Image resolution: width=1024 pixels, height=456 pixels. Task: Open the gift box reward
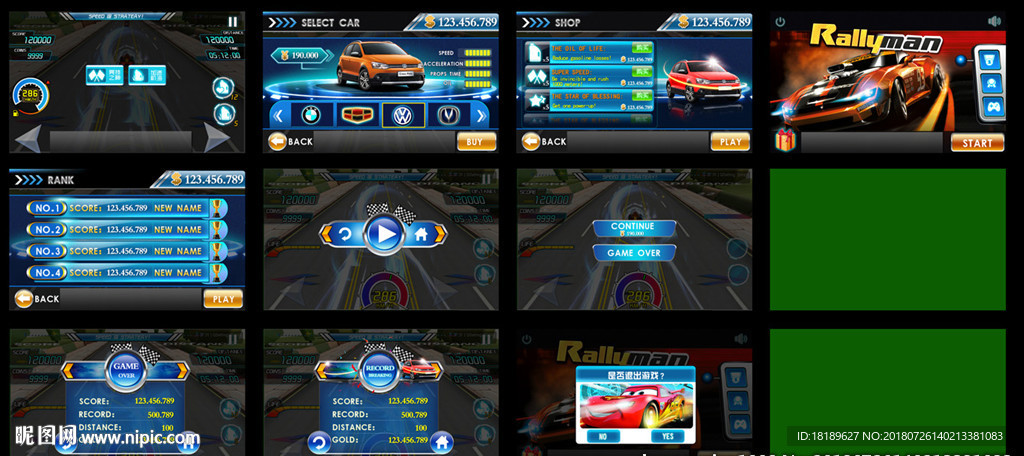click(785, 141)
